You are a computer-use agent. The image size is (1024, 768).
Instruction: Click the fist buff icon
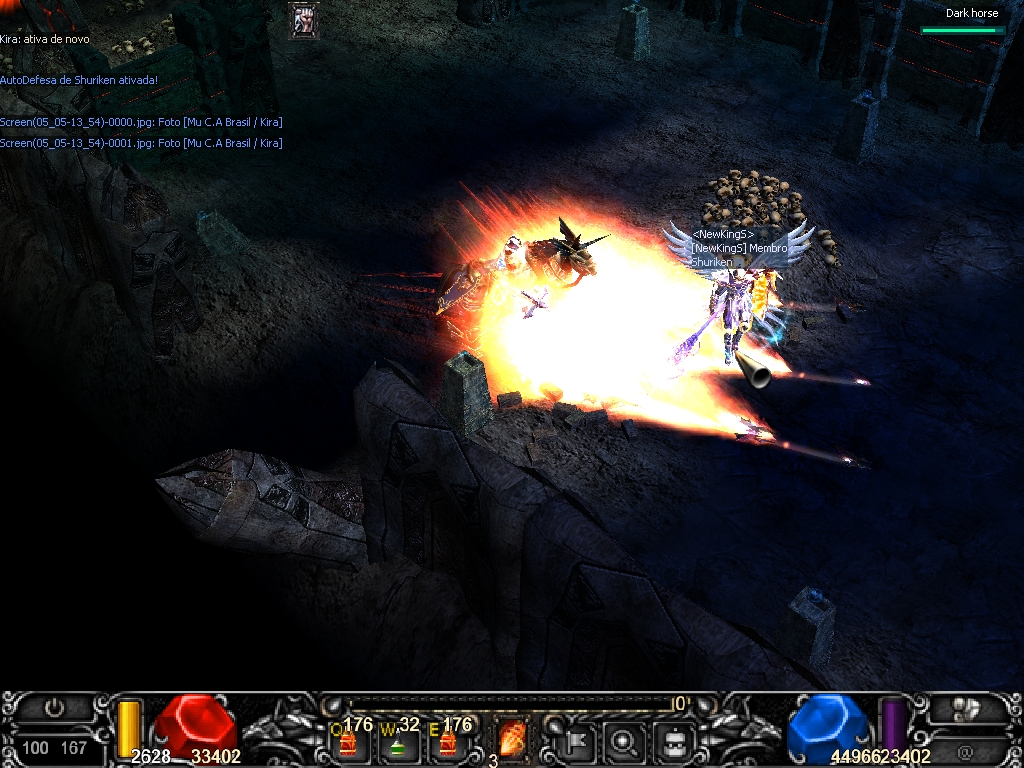tap(304, 20)
